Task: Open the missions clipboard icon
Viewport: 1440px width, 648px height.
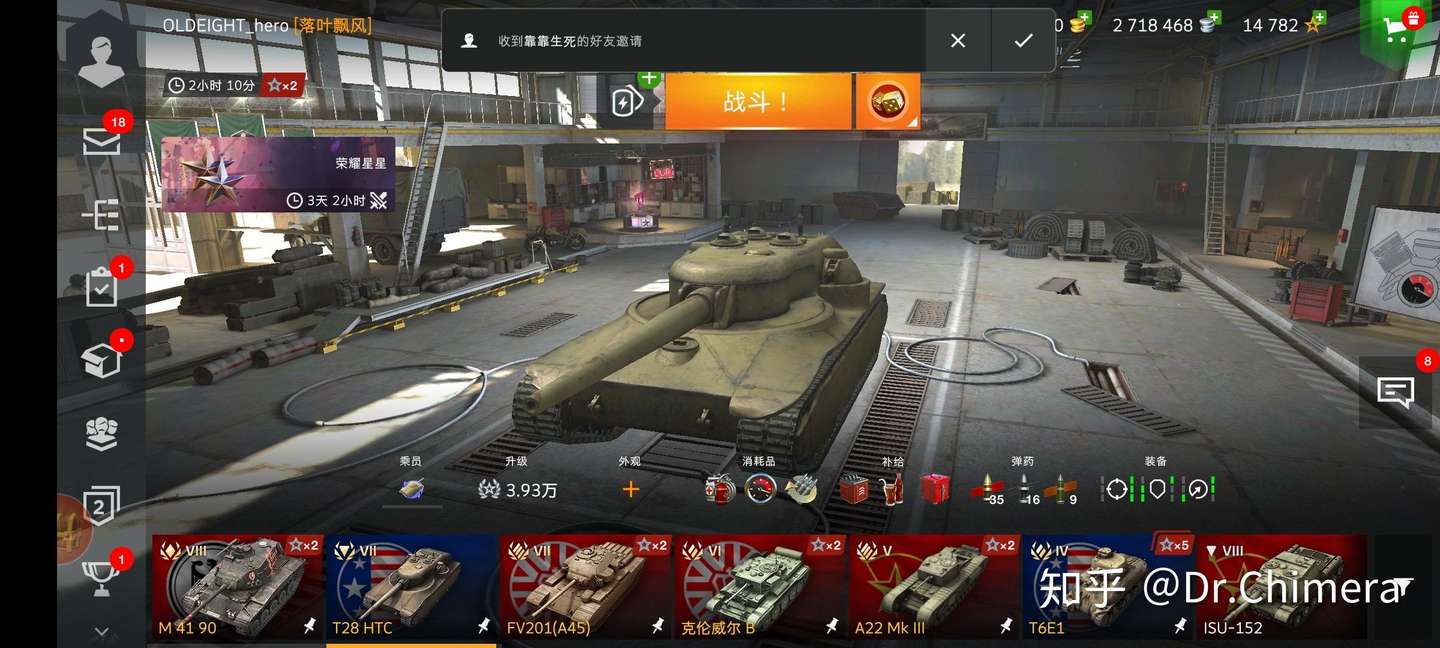Action: (x=101, y=289)
